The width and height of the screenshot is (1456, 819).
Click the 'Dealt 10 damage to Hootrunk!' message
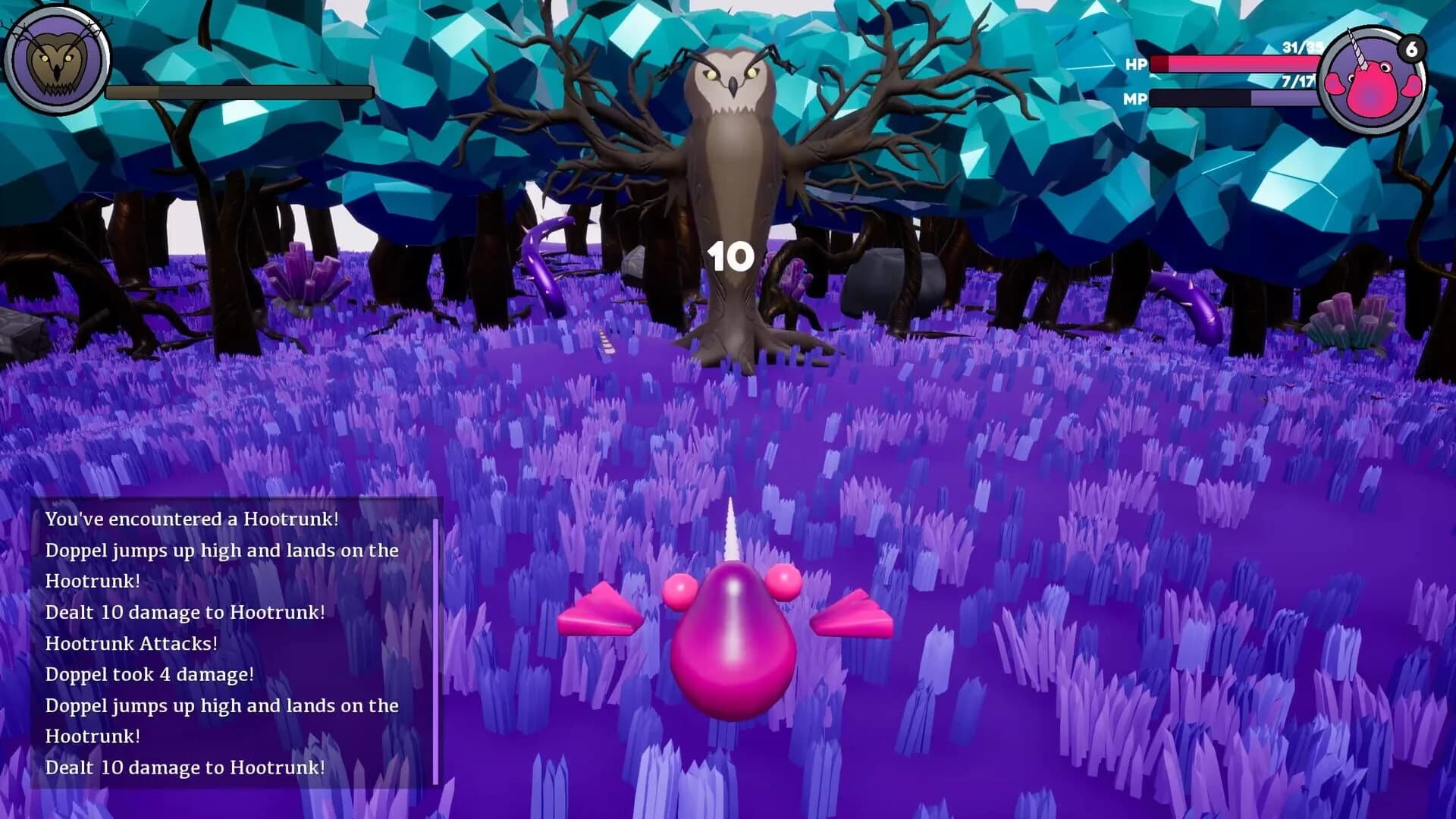coord(187,612)
